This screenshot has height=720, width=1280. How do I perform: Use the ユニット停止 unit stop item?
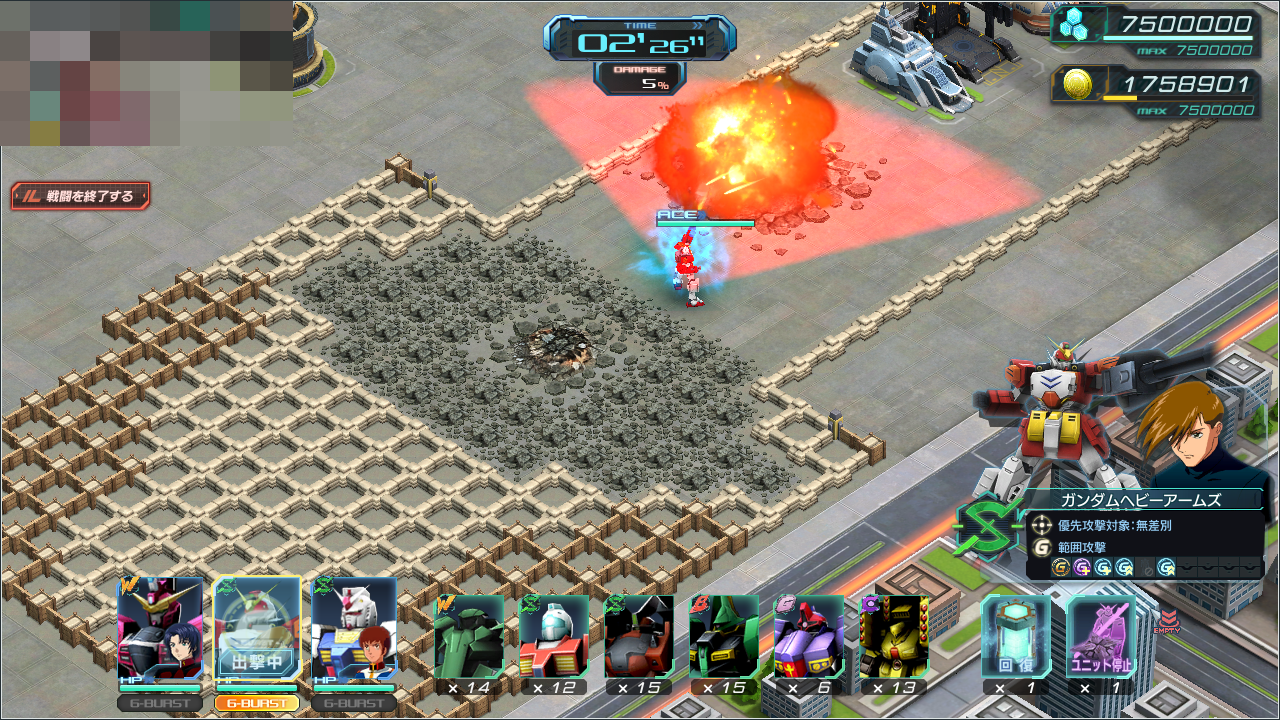[1101, 637]
